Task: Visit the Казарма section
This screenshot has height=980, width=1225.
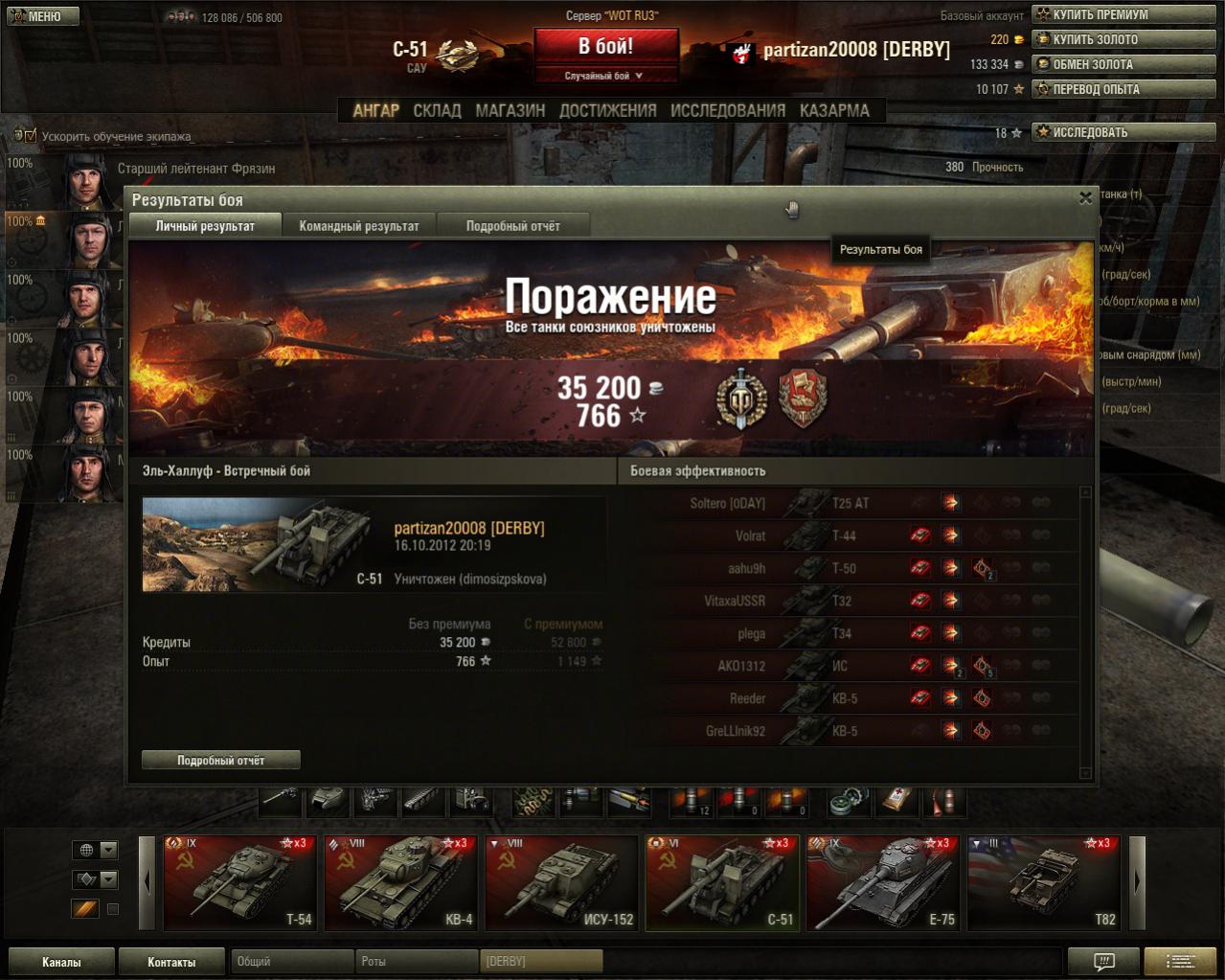Action: [834, 110]
